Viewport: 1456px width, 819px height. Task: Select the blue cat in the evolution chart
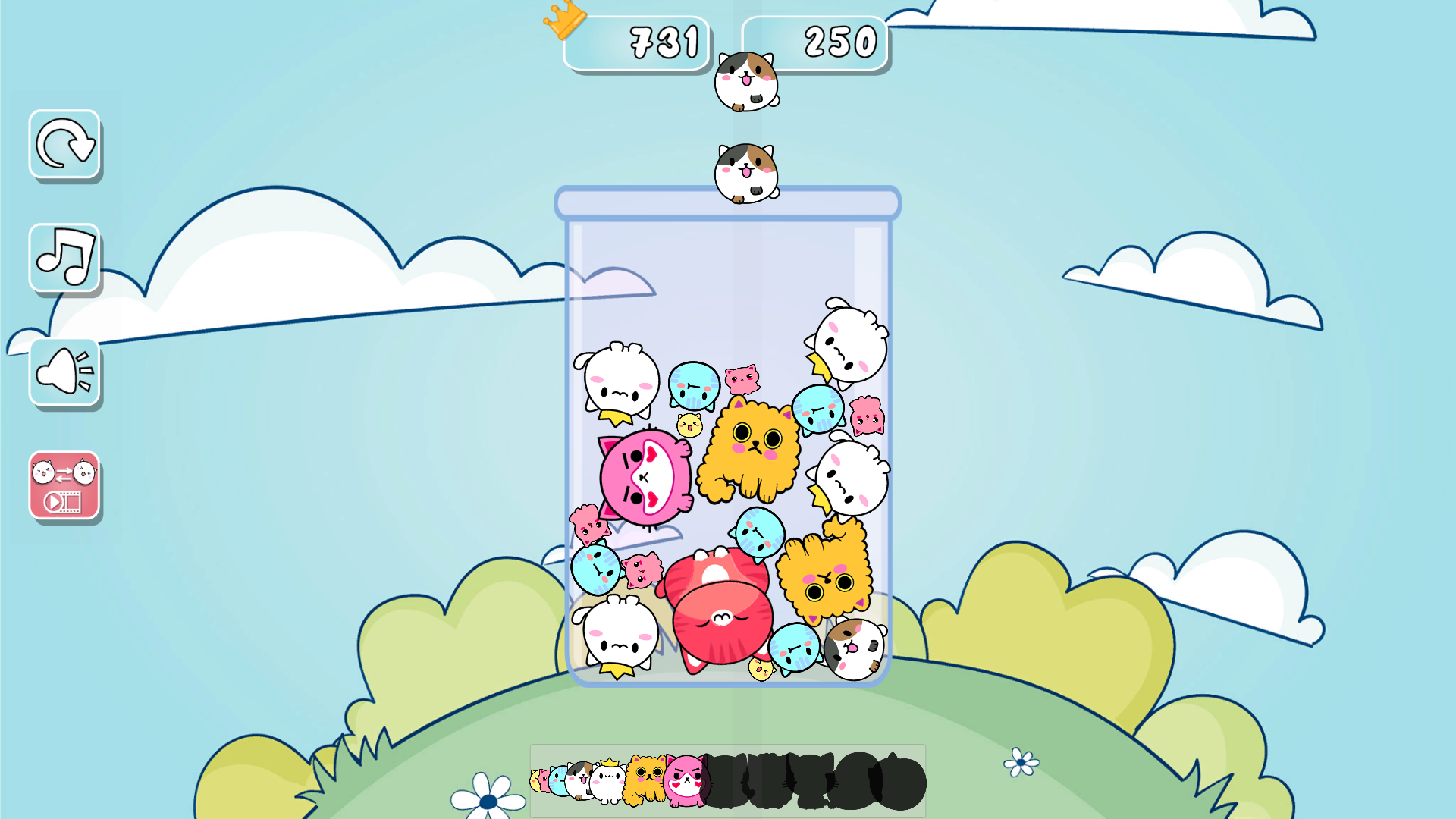click(559, 781)
